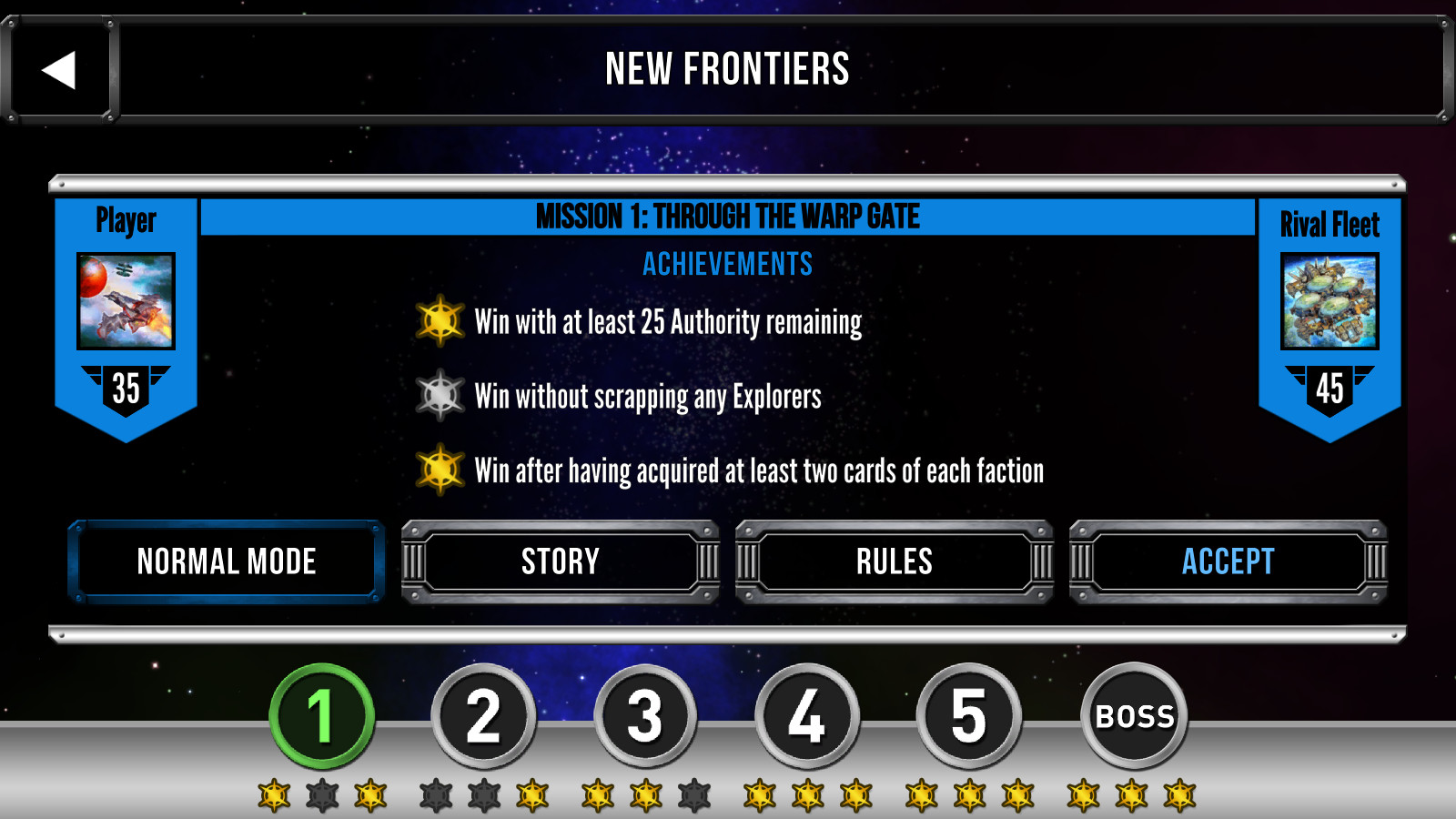The image size is (1456, 819).
Task: Click the Player fleet portrait
Action: [126, 300]
